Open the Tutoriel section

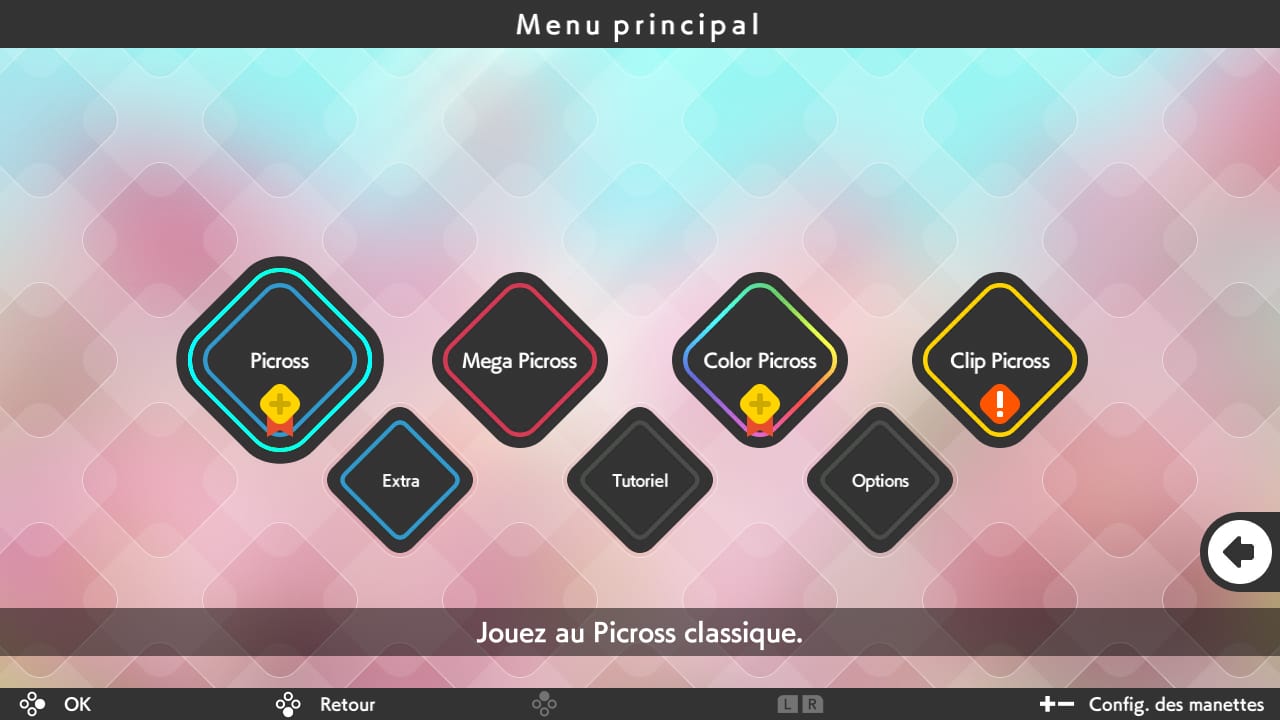click(x=640, y=481)
